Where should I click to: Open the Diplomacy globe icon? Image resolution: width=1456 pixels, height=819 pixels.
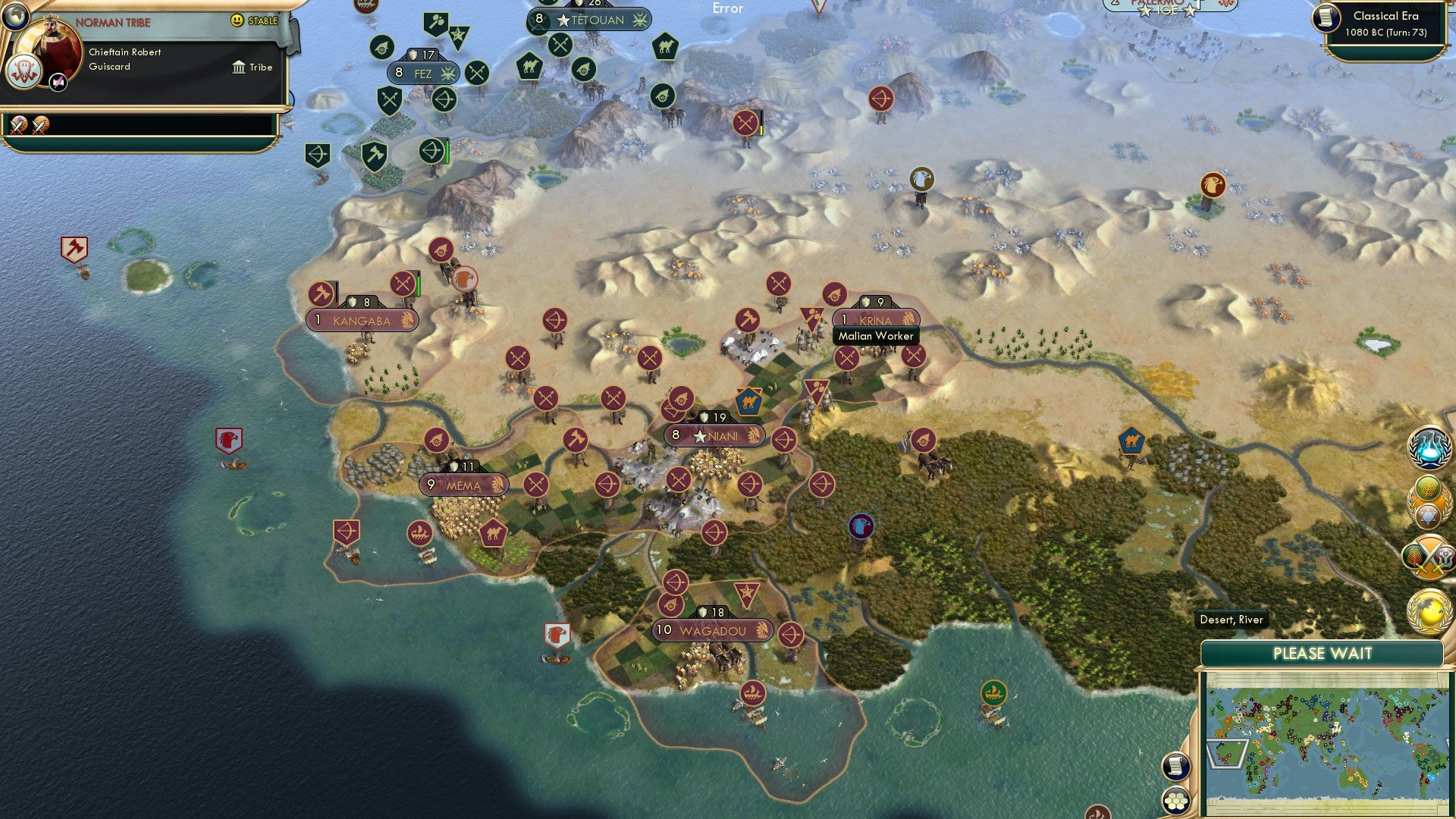point(1429,611)
